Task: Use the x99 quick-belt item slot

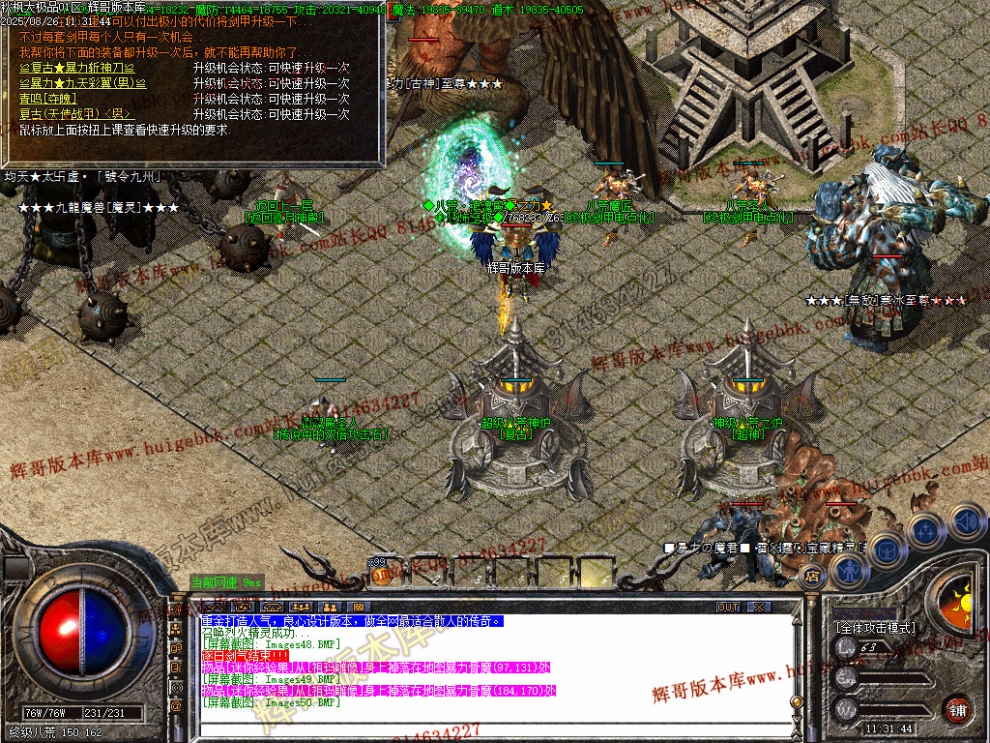Action: click(x=383, y=574)
